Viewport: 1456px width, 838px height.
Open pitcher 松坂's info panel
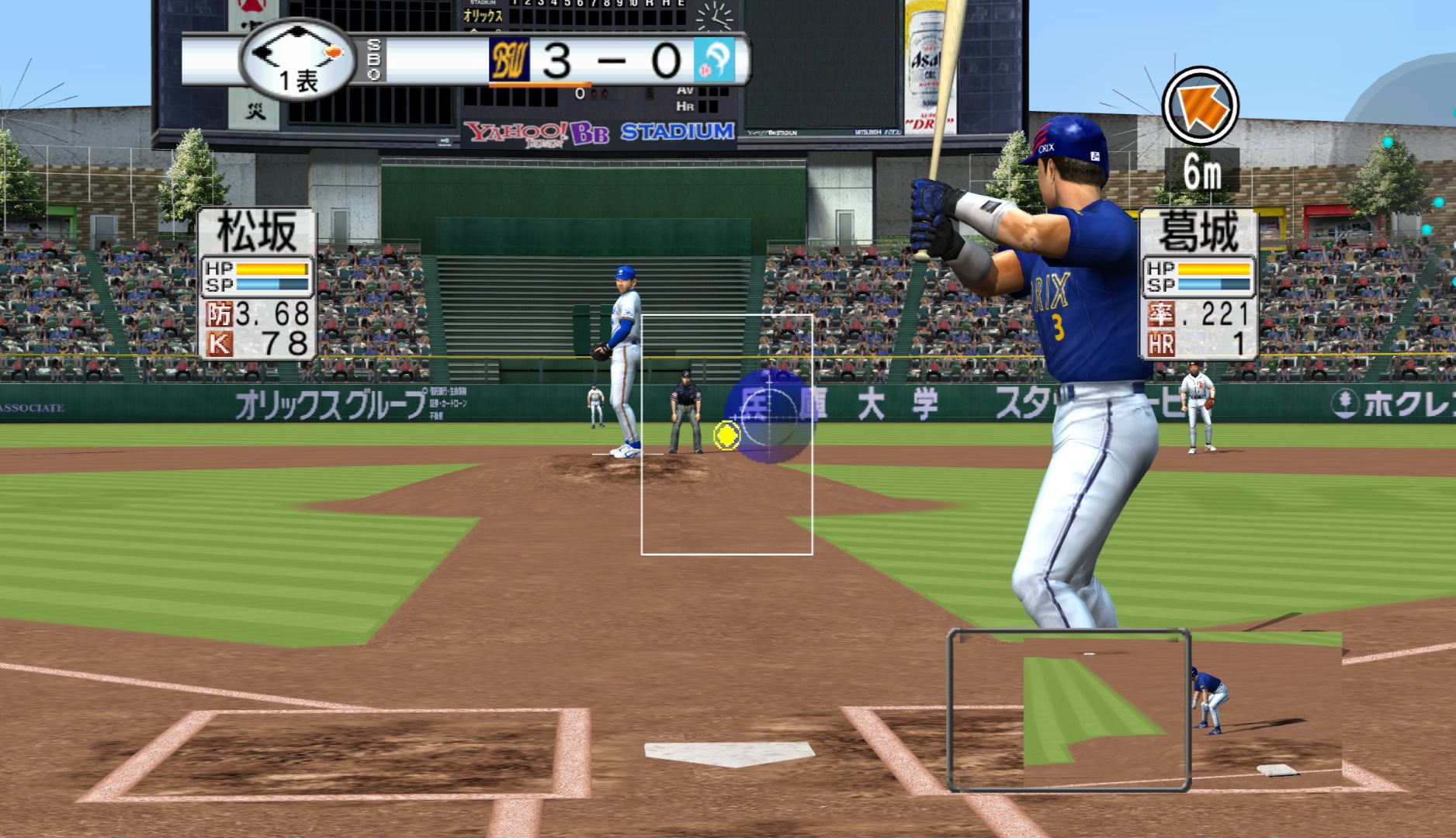pos(258,284)
